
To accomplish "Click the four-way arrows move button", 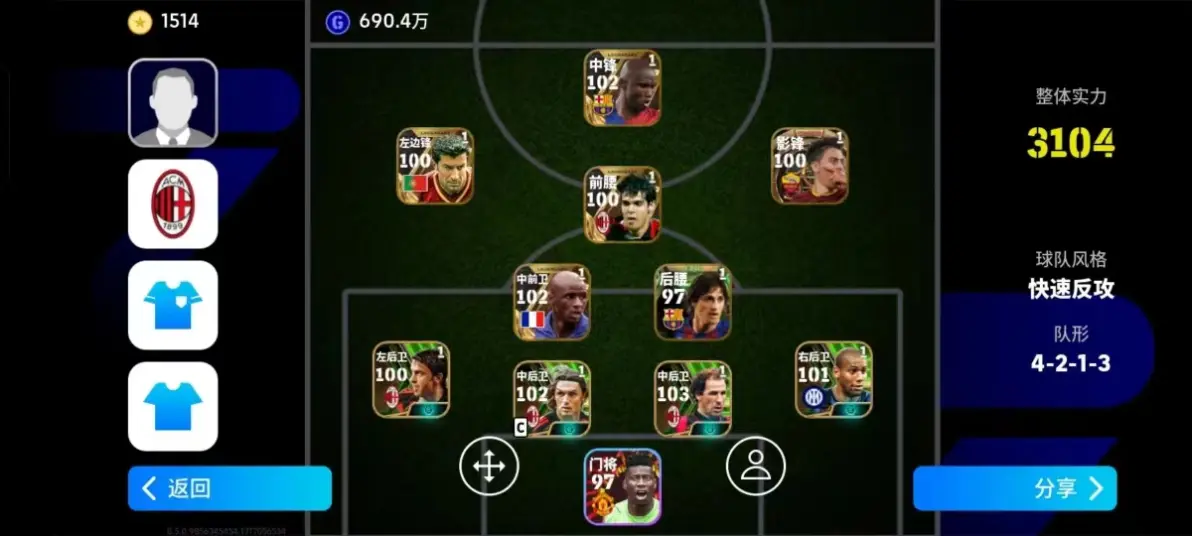I will click(x=489, y=466).
